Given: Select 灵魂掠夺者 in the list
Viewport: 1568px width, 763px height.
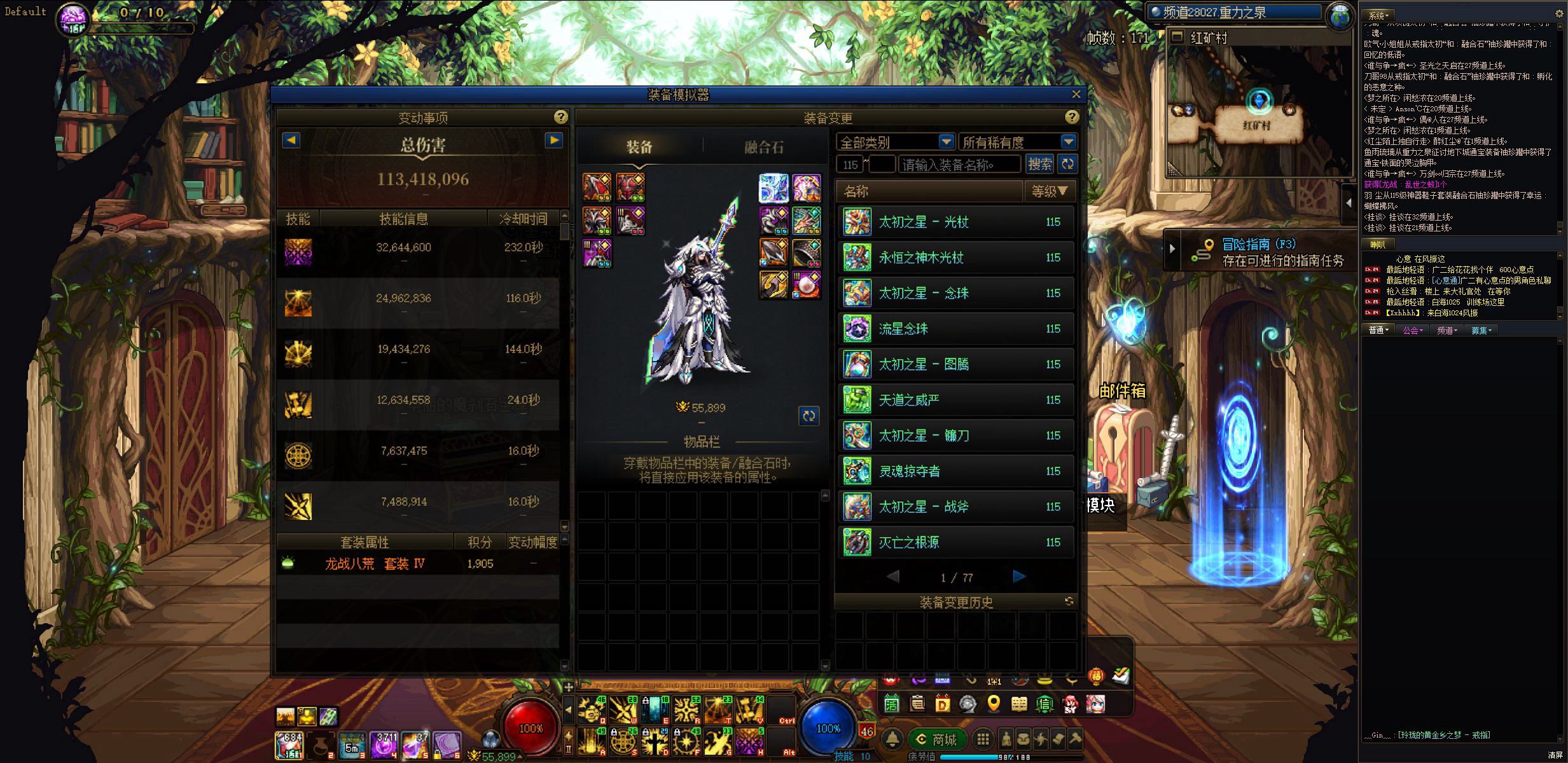Looking at the screenshot, I should 957,471.
